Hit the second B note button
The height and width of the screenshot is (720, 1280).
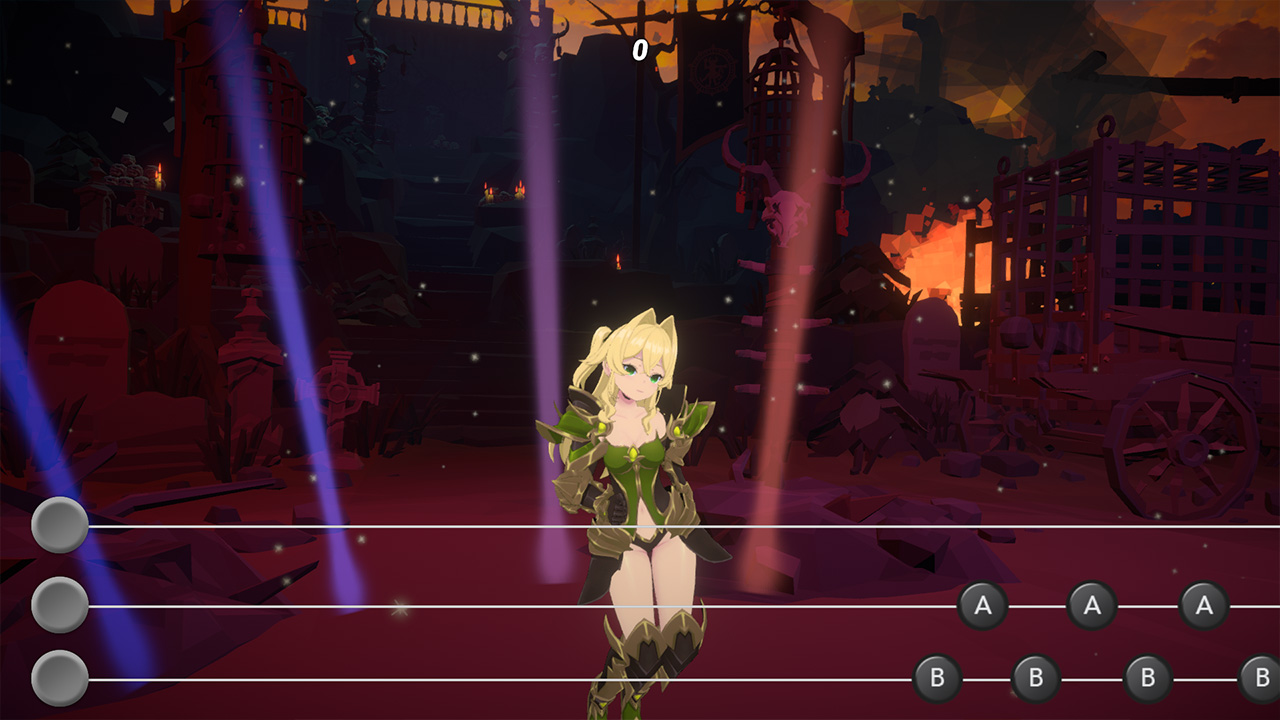point(1036,676)
